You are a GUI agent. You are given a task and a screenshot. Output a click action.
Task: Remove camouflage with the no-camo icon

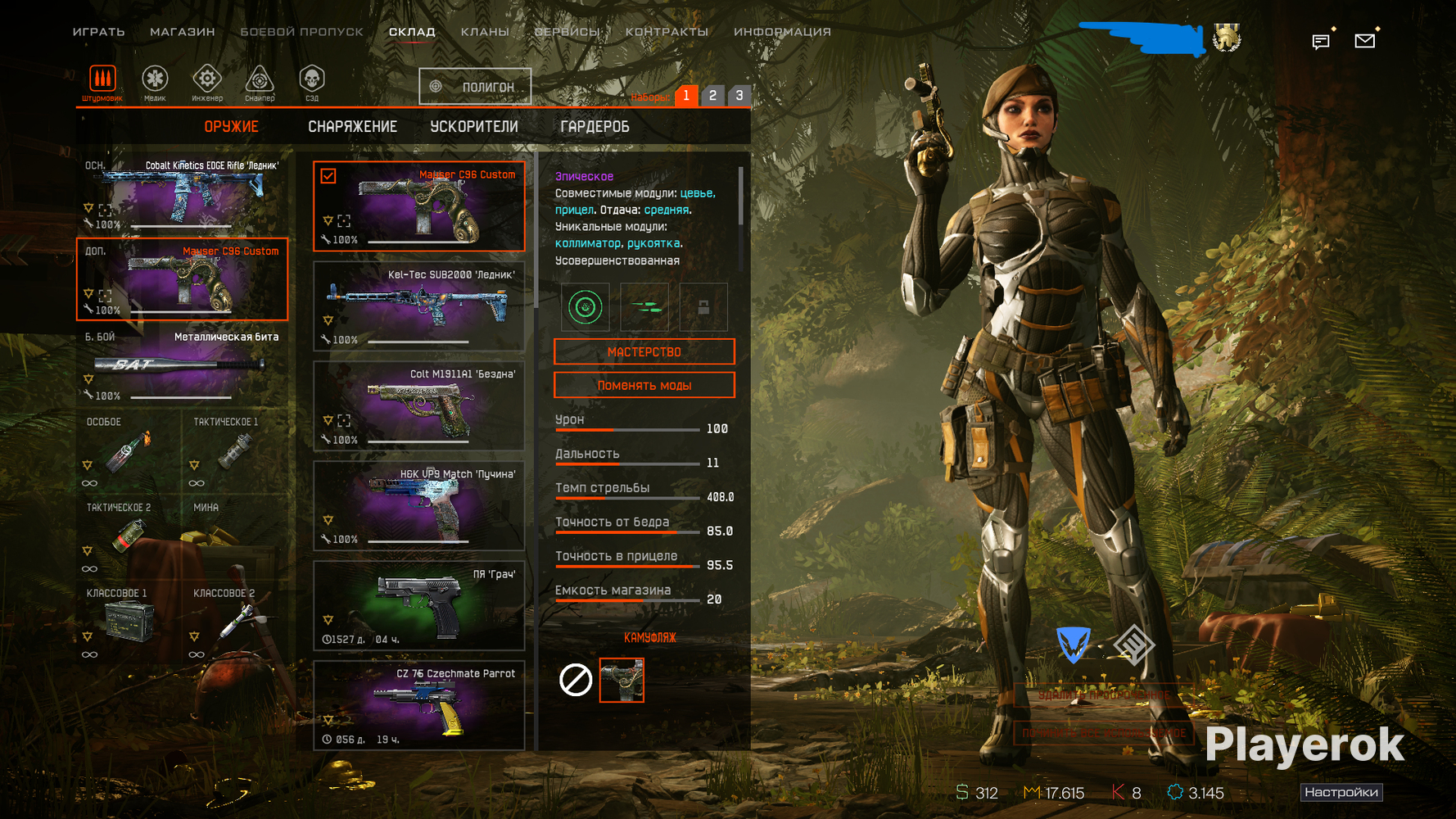click(x=576, y=680)
